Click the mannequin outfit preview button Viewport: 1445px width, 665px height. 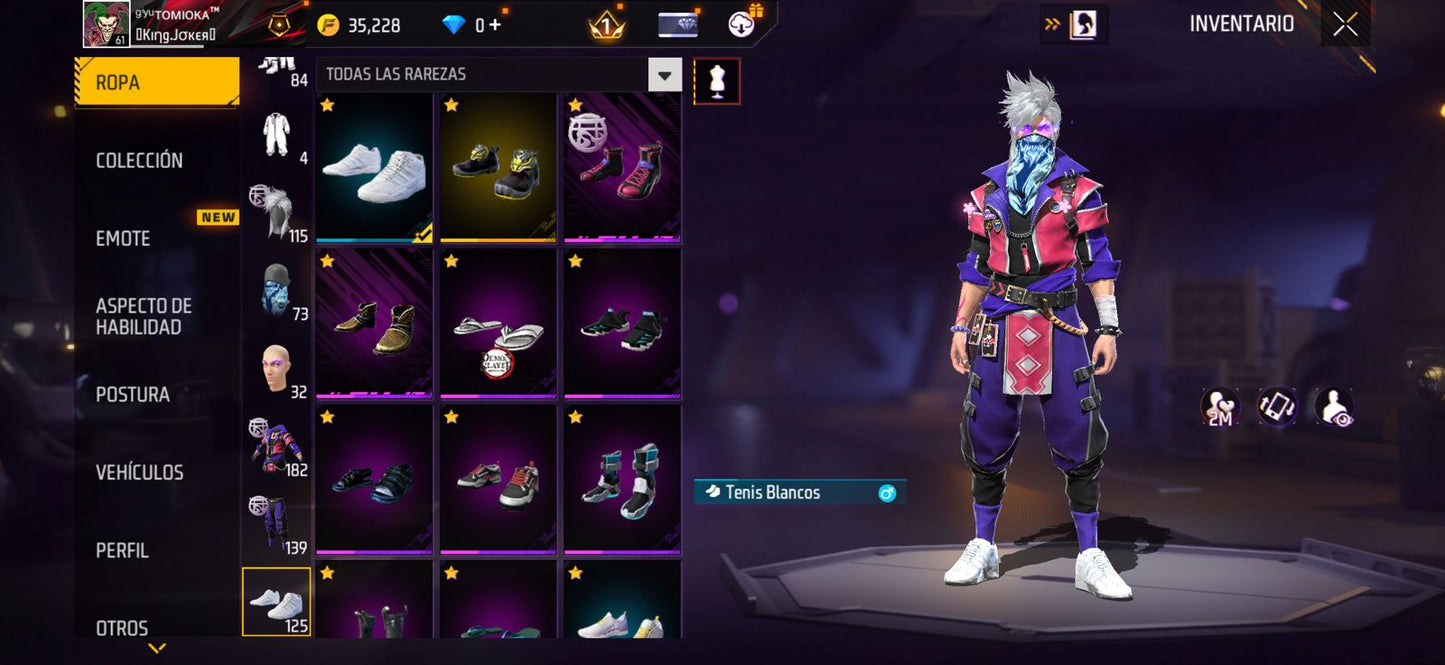pyautogui.click(x=717, y=81)
